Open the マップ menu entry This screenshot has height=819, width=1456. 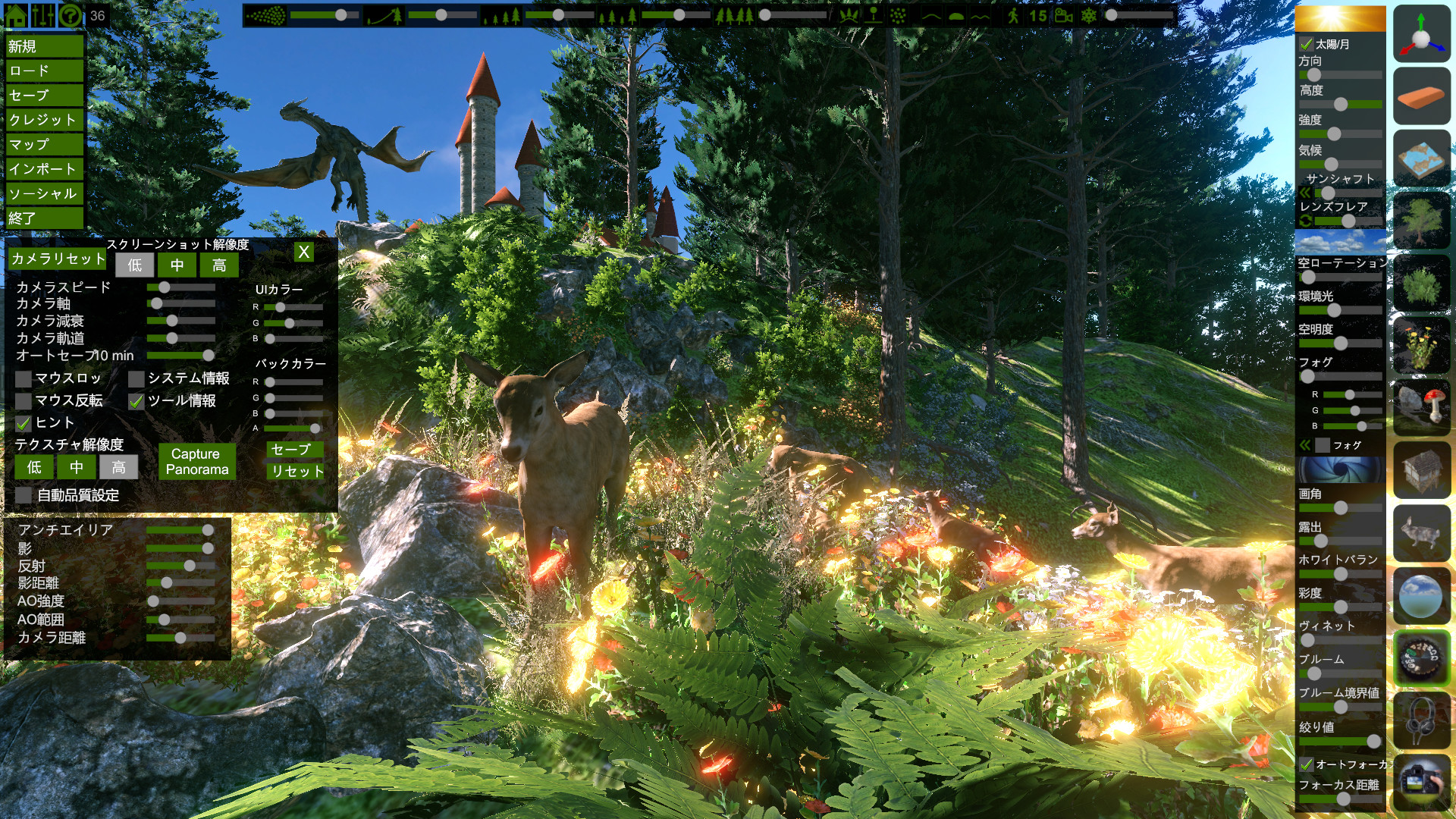click(x=43, y=143)
